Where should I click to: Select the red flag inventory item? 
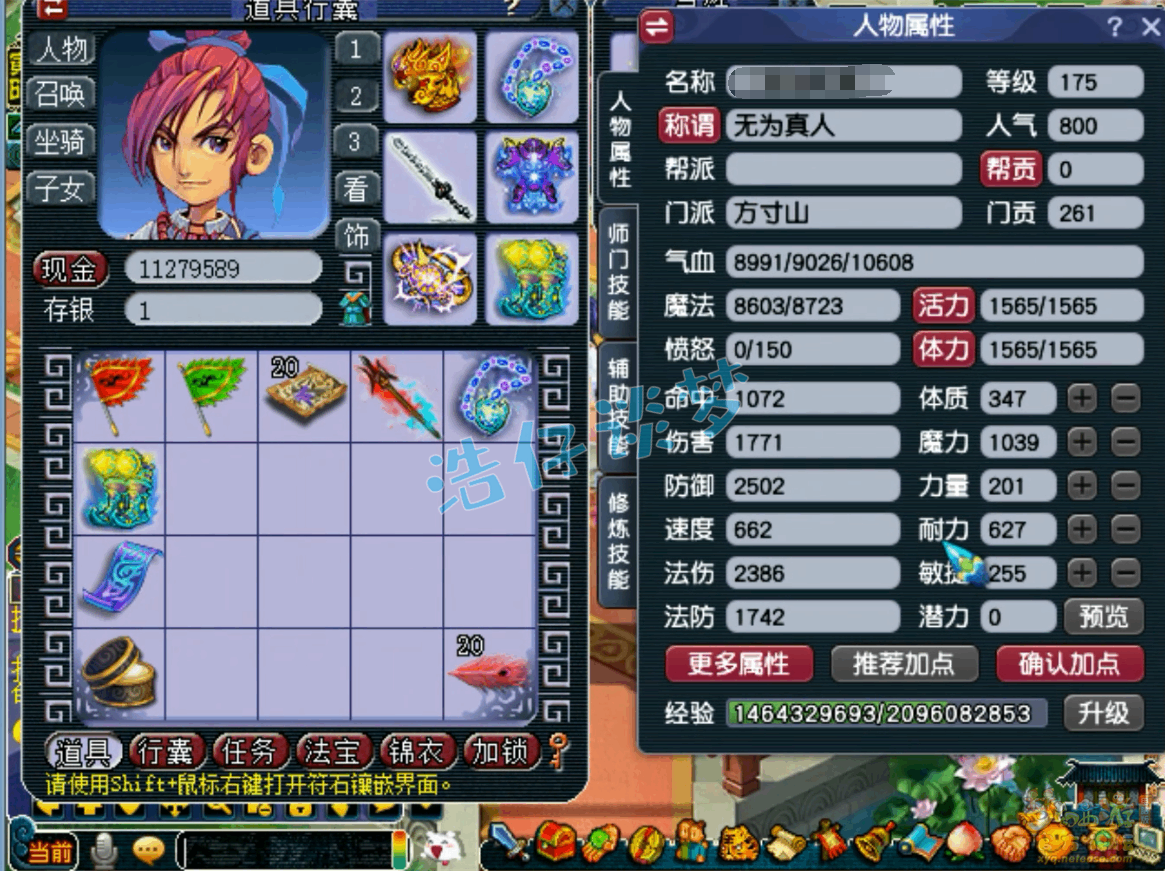tap(118, 394)
